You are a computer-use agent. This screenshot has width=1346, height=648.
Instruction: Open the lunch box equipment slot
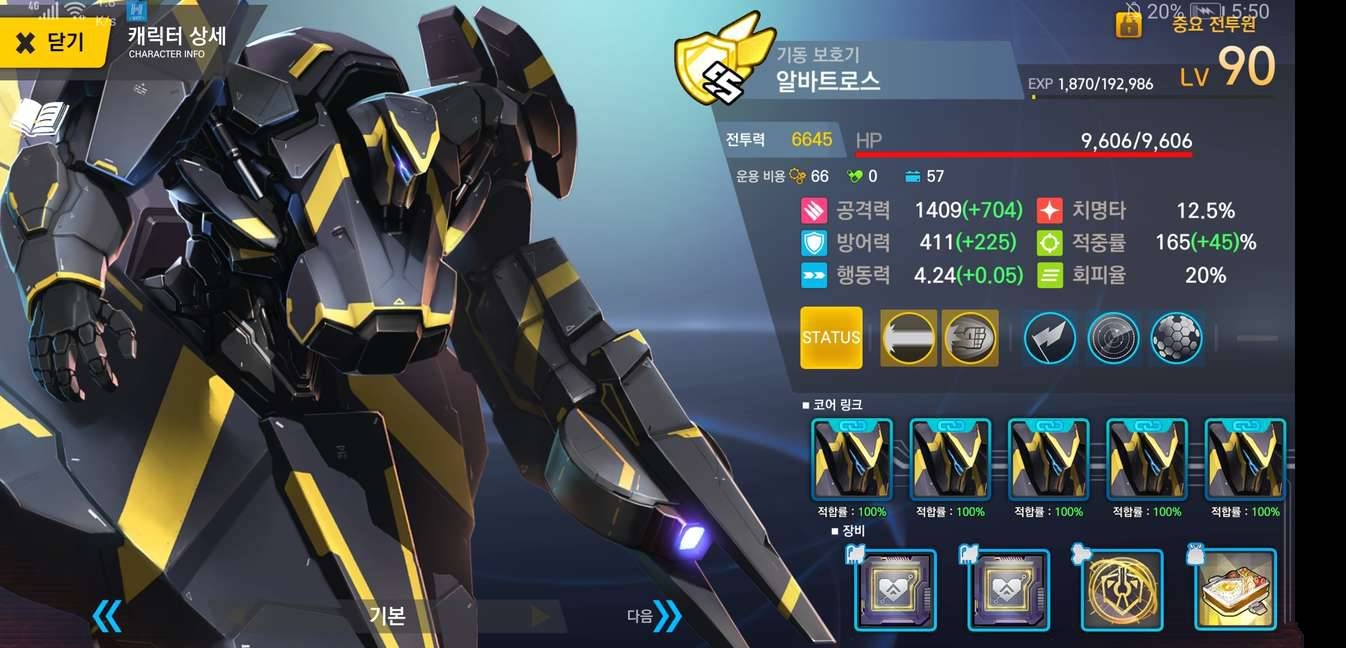tap(1236, 591)
